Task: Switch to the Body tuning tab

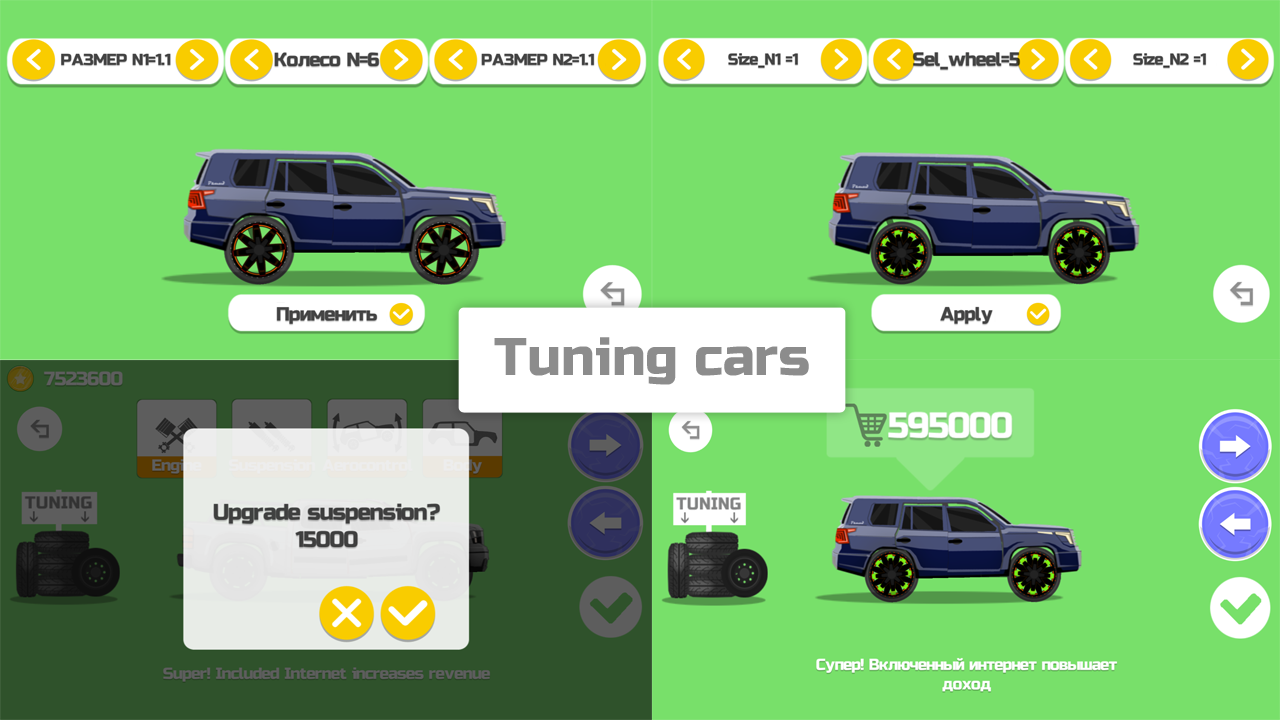Action: click(x=462, y=432)
